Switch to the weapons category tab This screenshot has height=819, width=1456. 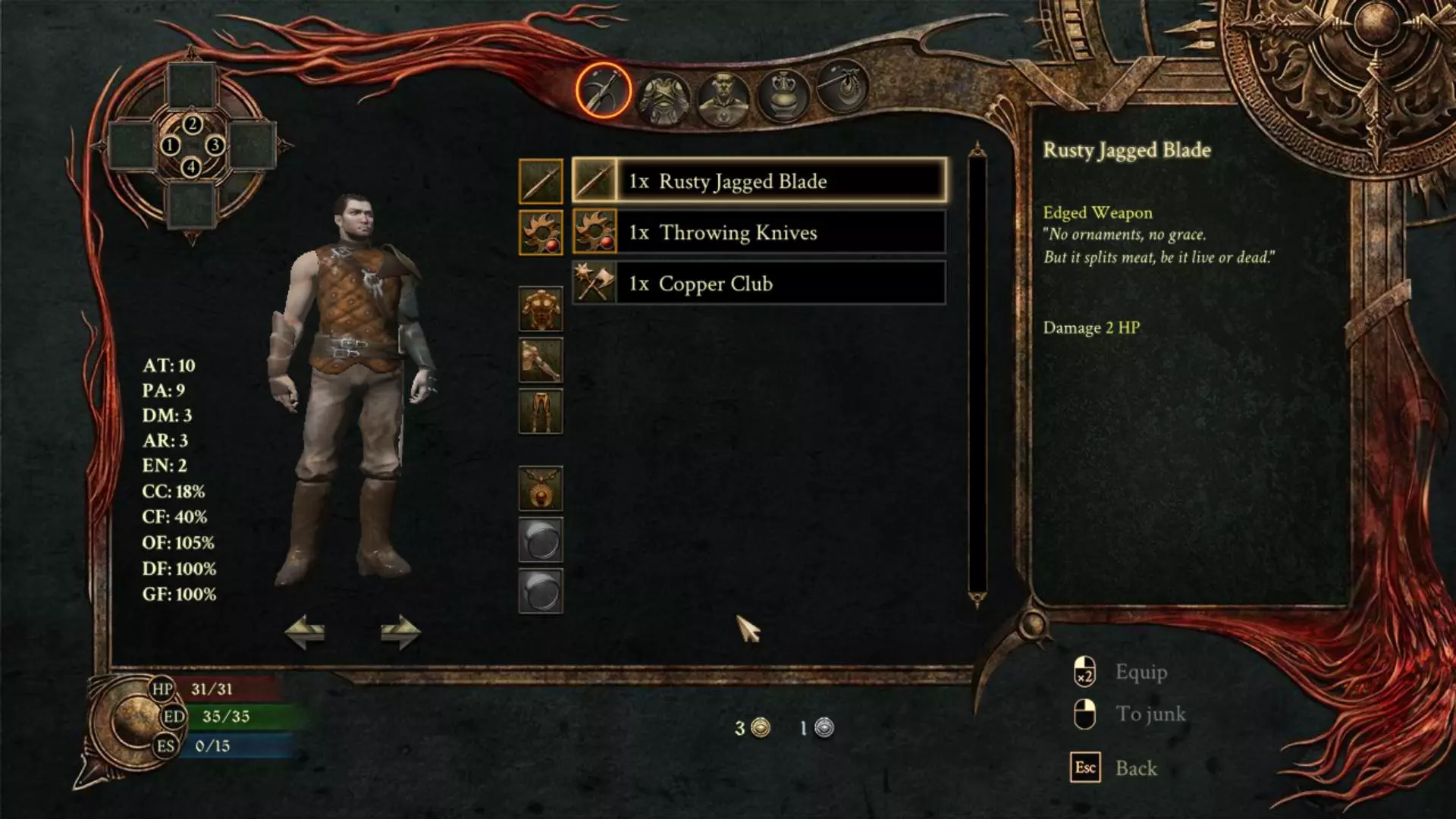(x=603, y=91)
